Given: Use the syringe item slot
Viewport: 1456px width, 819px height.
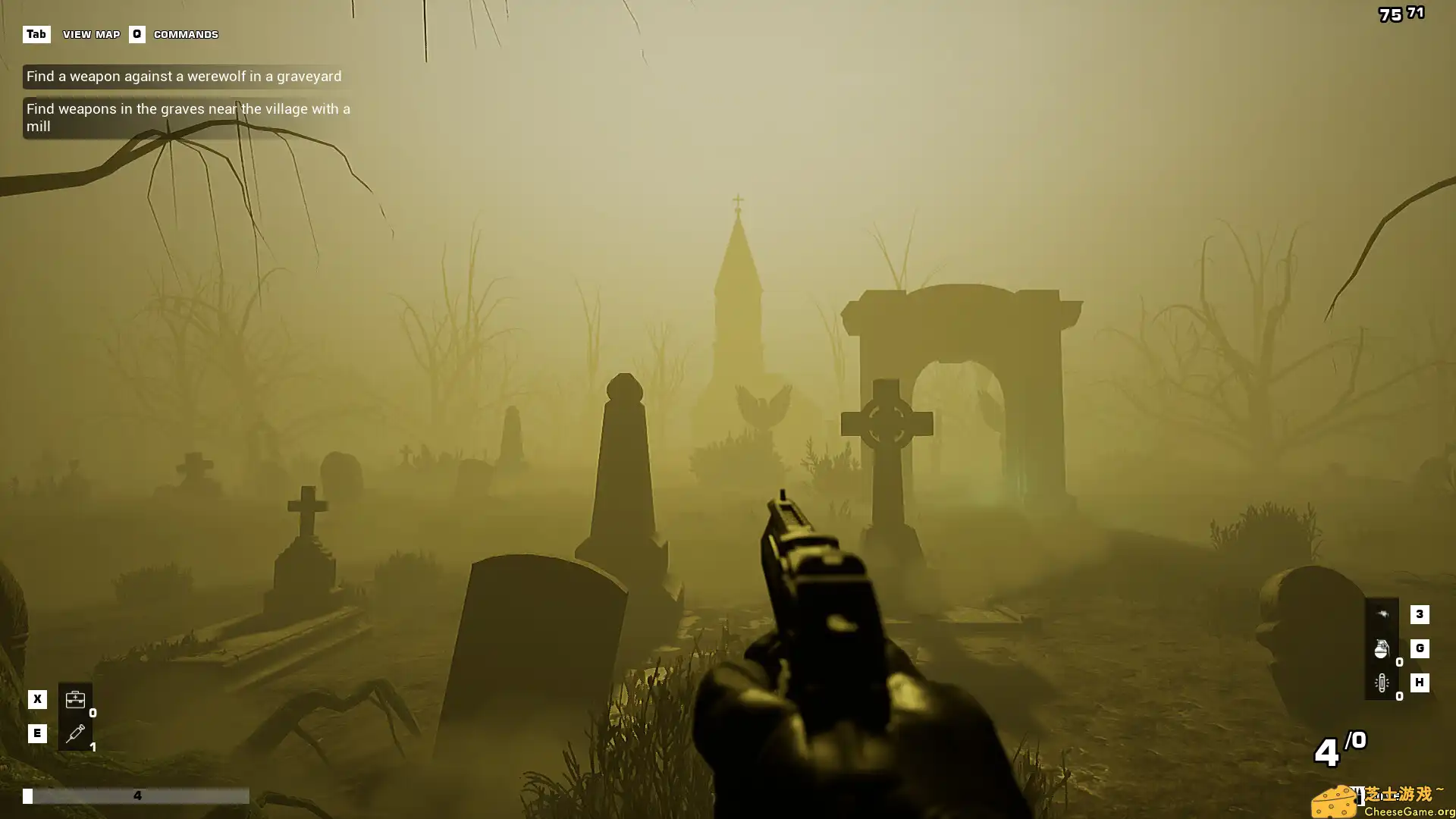Looking at the screenshot, I should pyautogui.click(x=75, y=733).
